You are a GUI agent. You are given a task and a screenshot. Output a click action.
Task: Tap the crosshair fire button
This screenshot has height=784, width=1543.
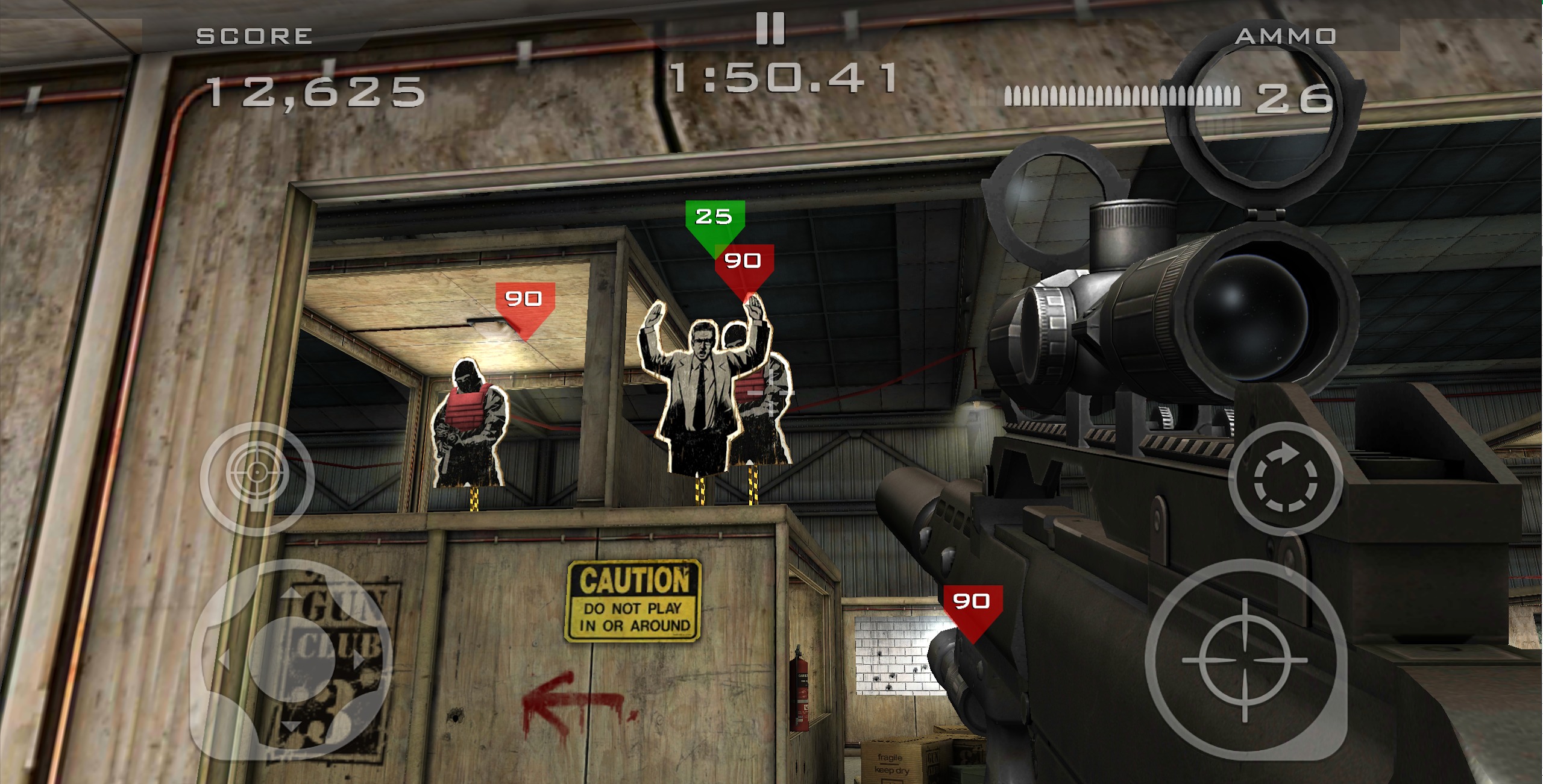(x=1245, y=660)
